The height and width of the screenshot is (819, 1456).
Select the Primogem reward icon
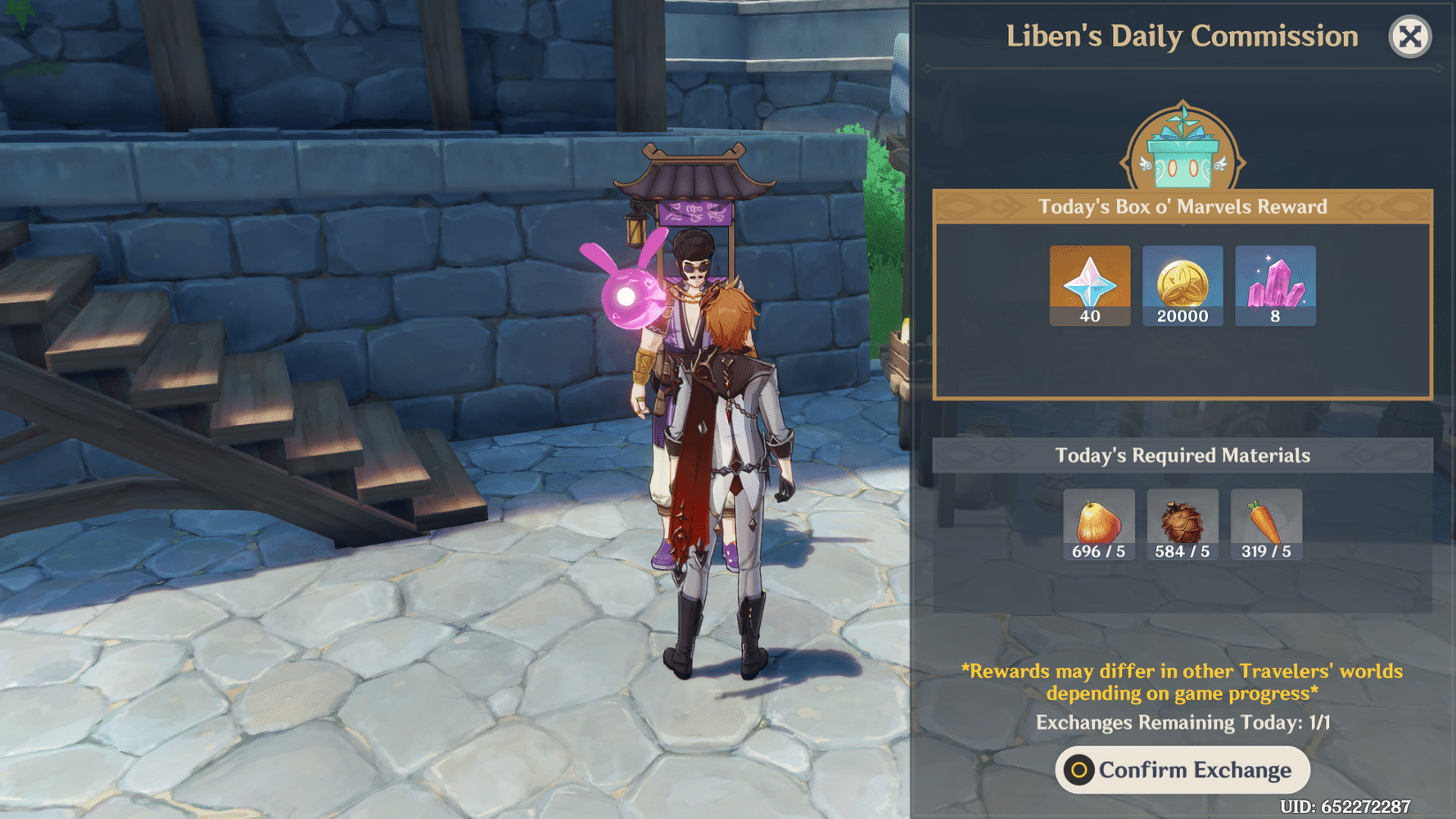pyautogui.click(x=1089, y=285)
